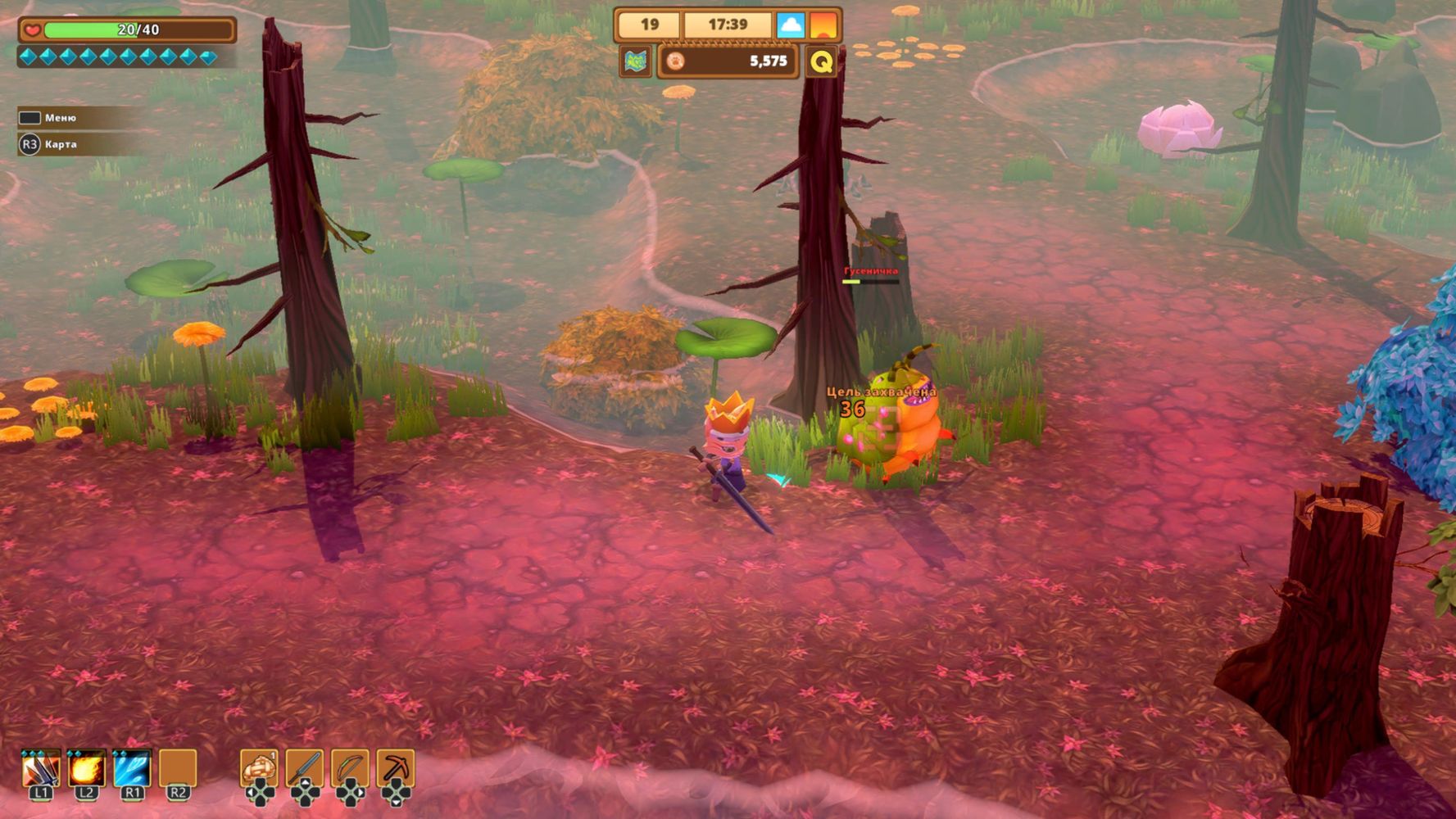This screenshot has width=1456, height=819.
Task: Select the pickaxe tool slot
Action: click(x=396, y=770)
